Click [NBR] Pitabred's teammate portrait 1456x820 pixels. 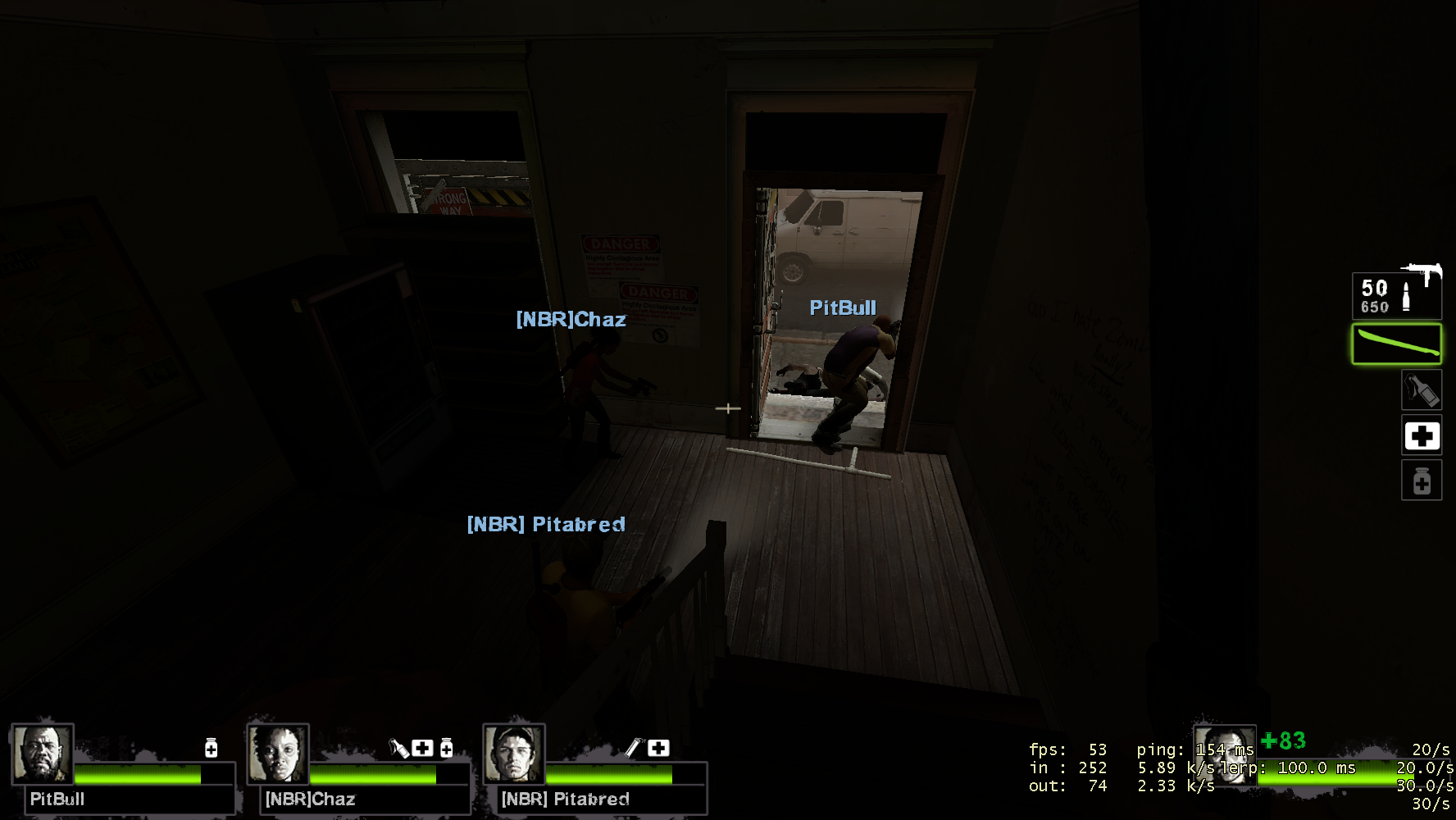(514, 753)
